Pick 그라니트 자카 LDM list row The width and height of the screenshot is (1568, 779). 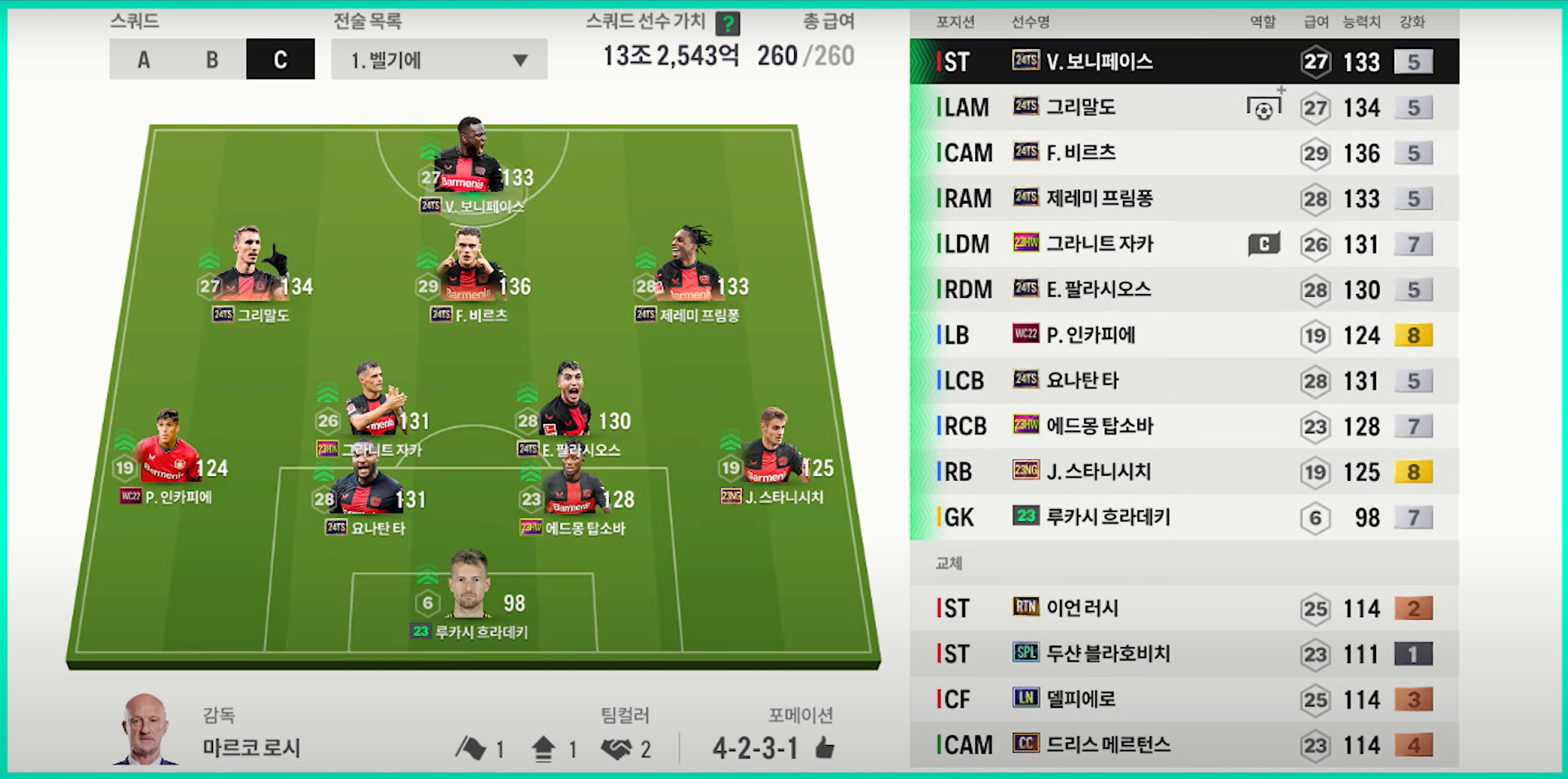click(x=1184, y=244)
